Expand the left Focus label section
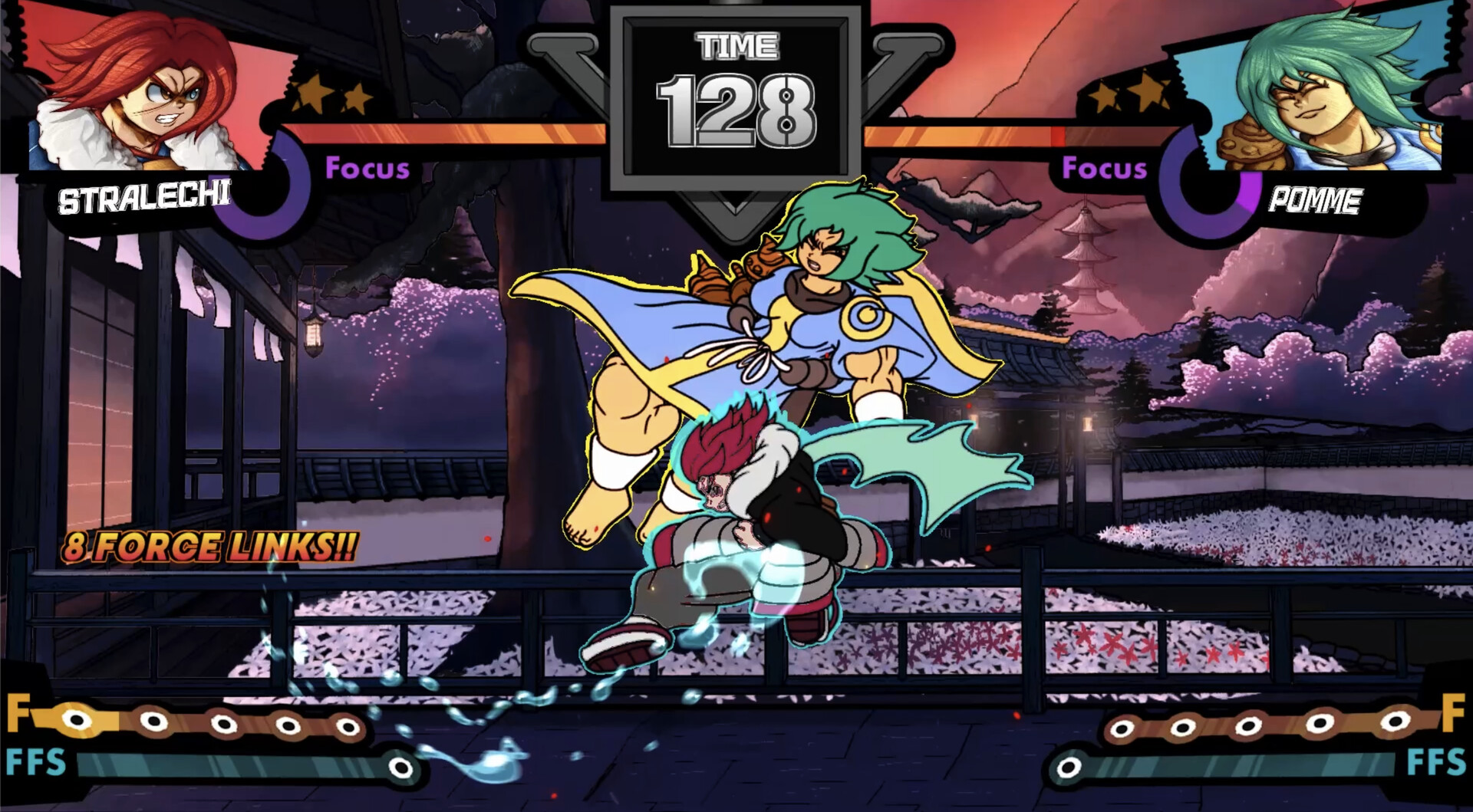The width and height of the screenshot is (1473, 812). click(367, 169)
